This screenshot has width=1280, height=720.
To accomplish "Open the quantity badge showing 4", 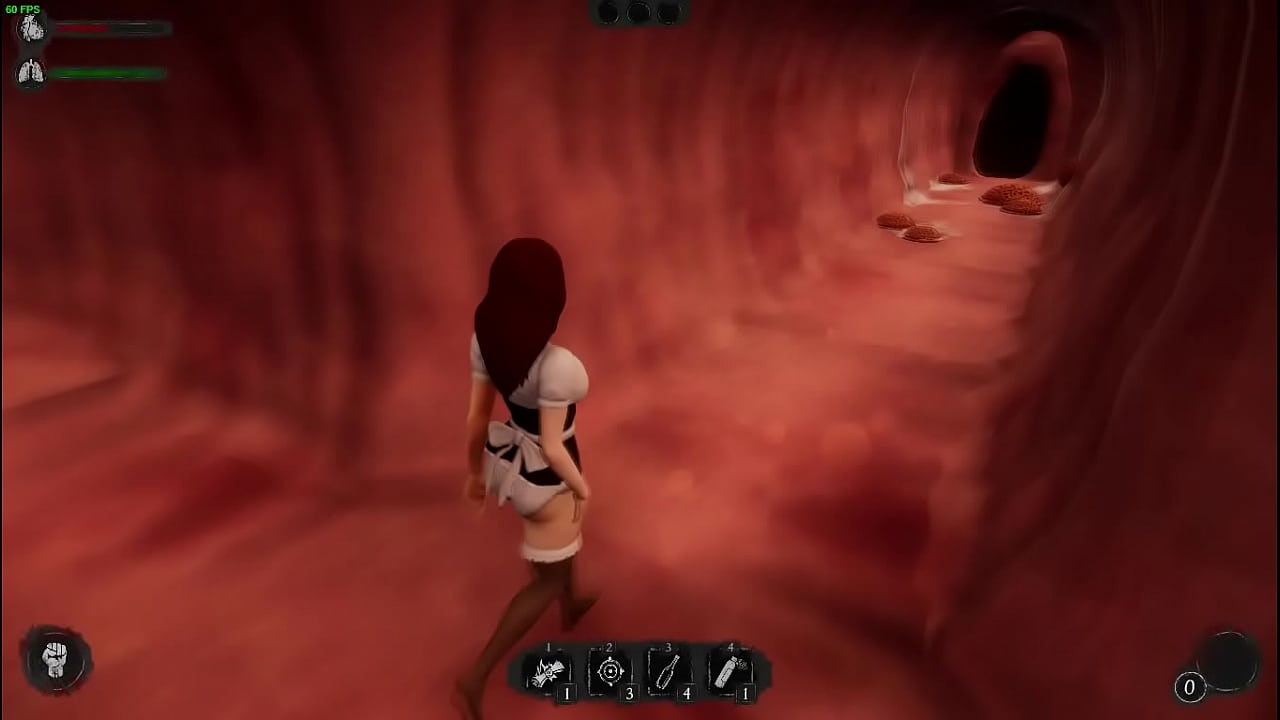I will (x=688, y=691).
